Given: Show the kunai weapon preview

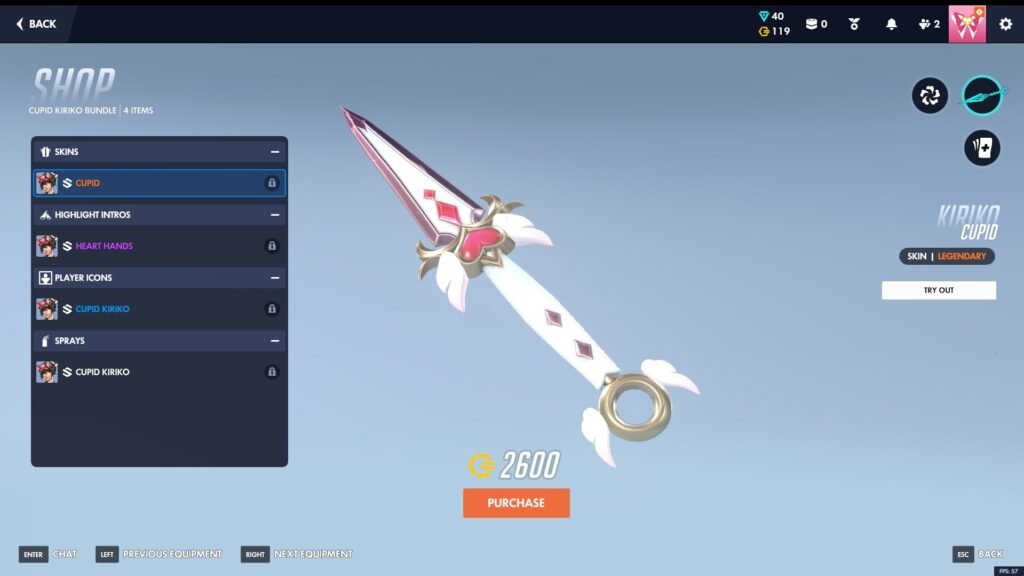Looking at the screenshot, I should pyautogui.click(x=982, y=96).
